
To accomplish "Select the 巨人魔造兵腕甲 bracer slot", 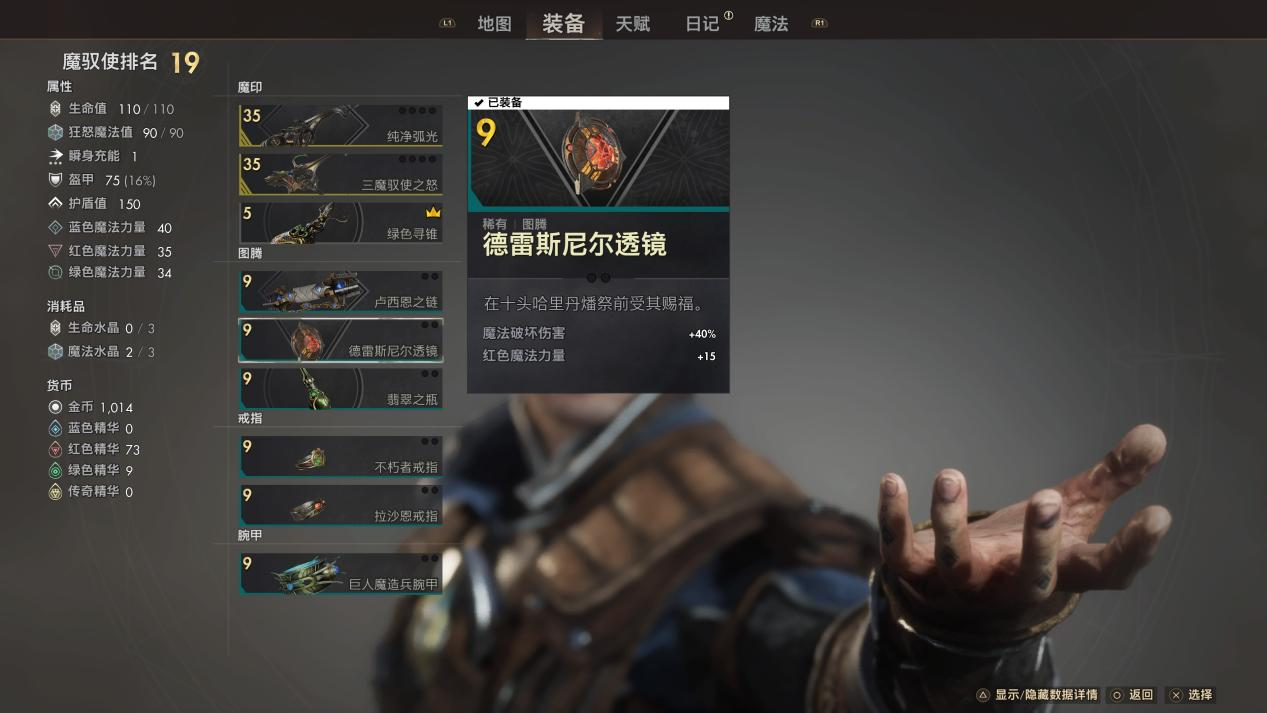I will click(x=340, y=573).
